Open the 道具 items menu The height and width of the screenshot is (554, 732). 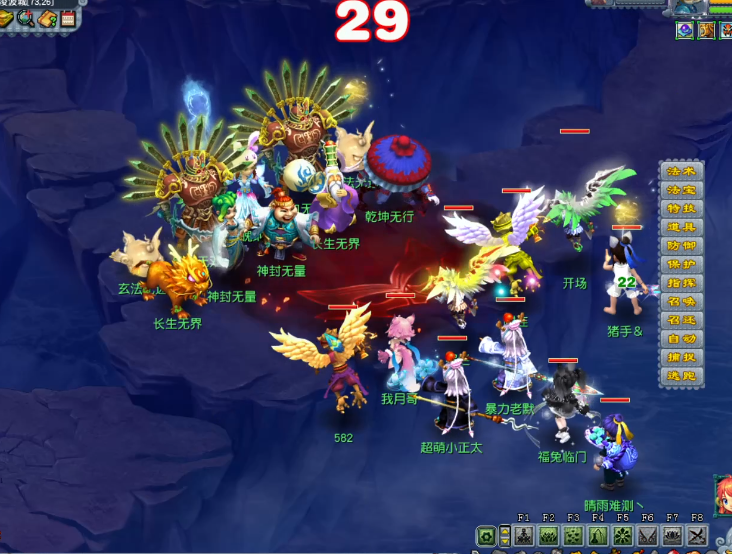[x=681, y=227]
